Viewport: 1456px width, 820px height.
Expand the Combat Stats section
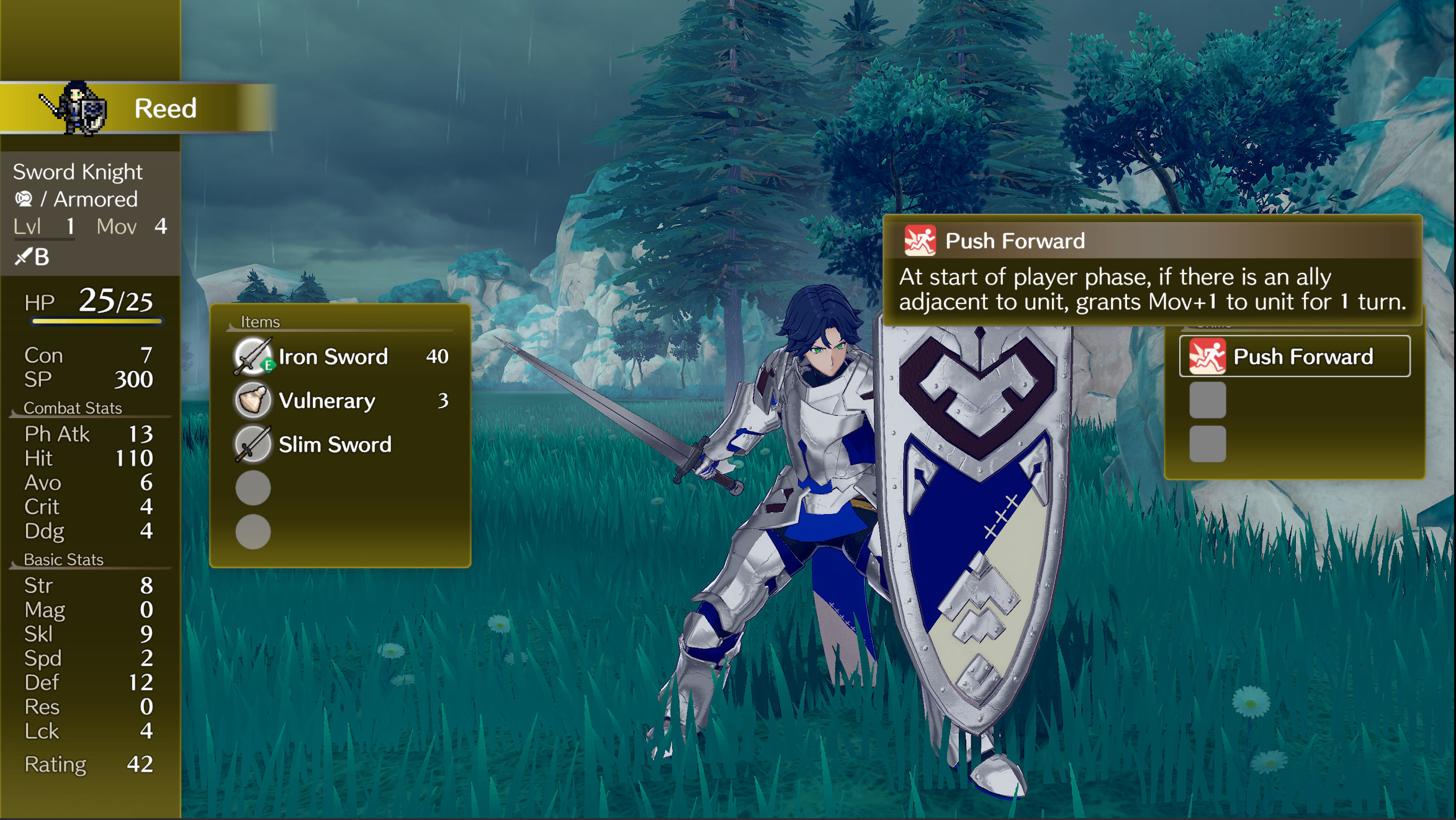point(73,408)
